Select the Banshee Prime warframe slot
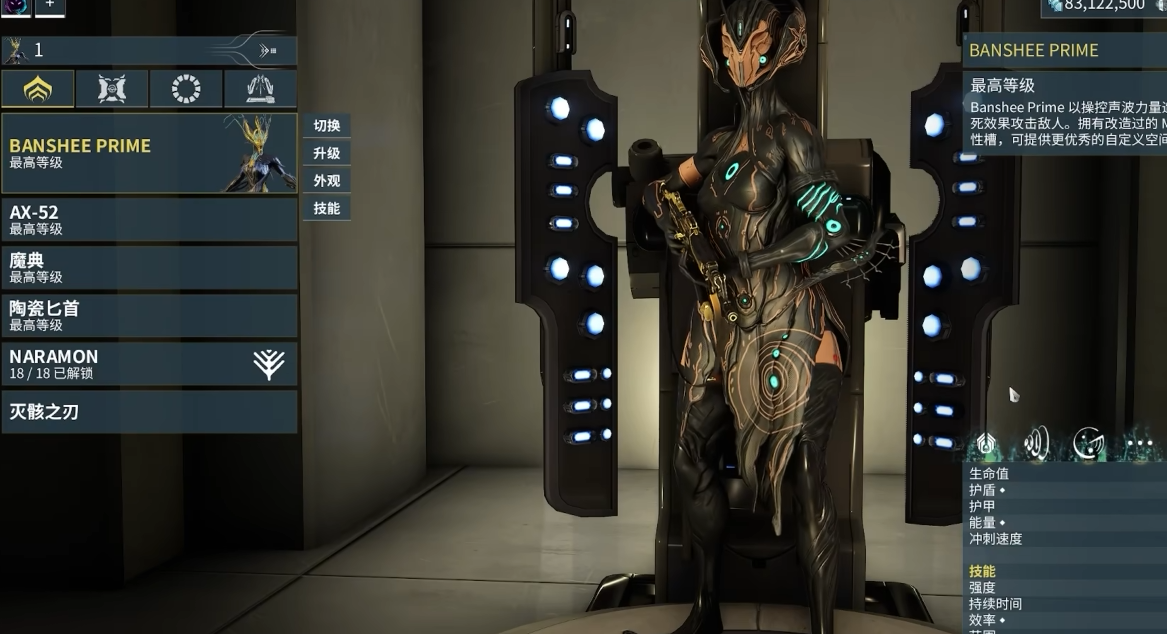This screenshot has width=1167, height=634. coord(149,153)
